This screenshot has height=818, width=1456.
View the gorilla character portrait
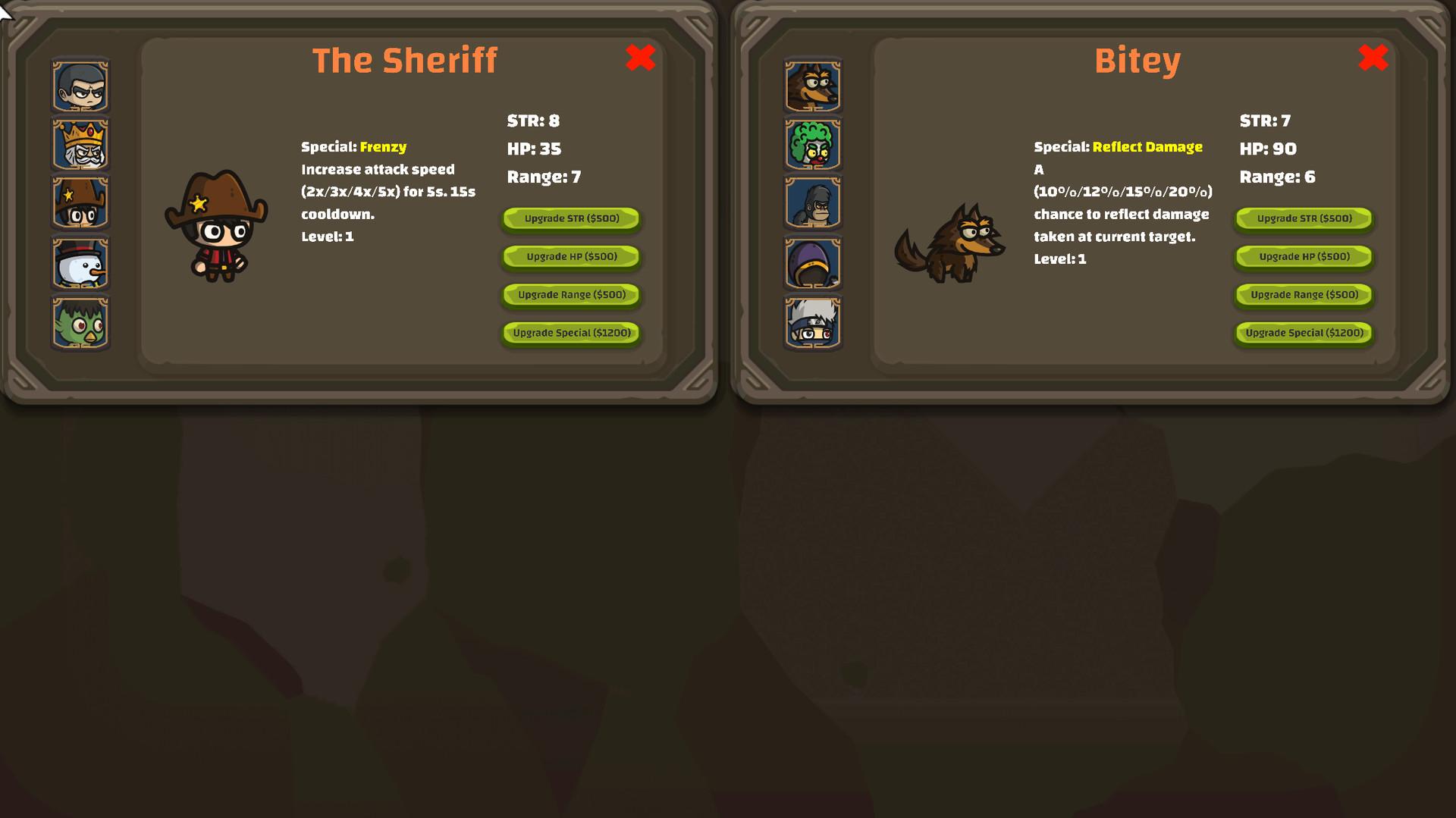(x=811, y=202)
